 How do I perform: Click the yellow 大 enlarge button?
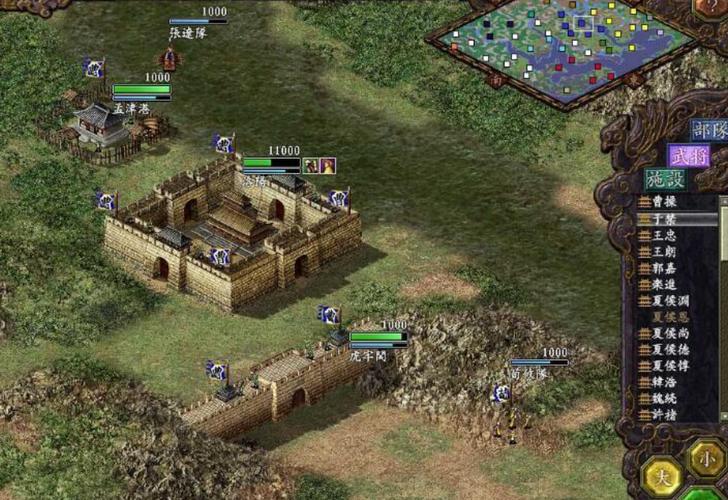(x=662, y=476)
